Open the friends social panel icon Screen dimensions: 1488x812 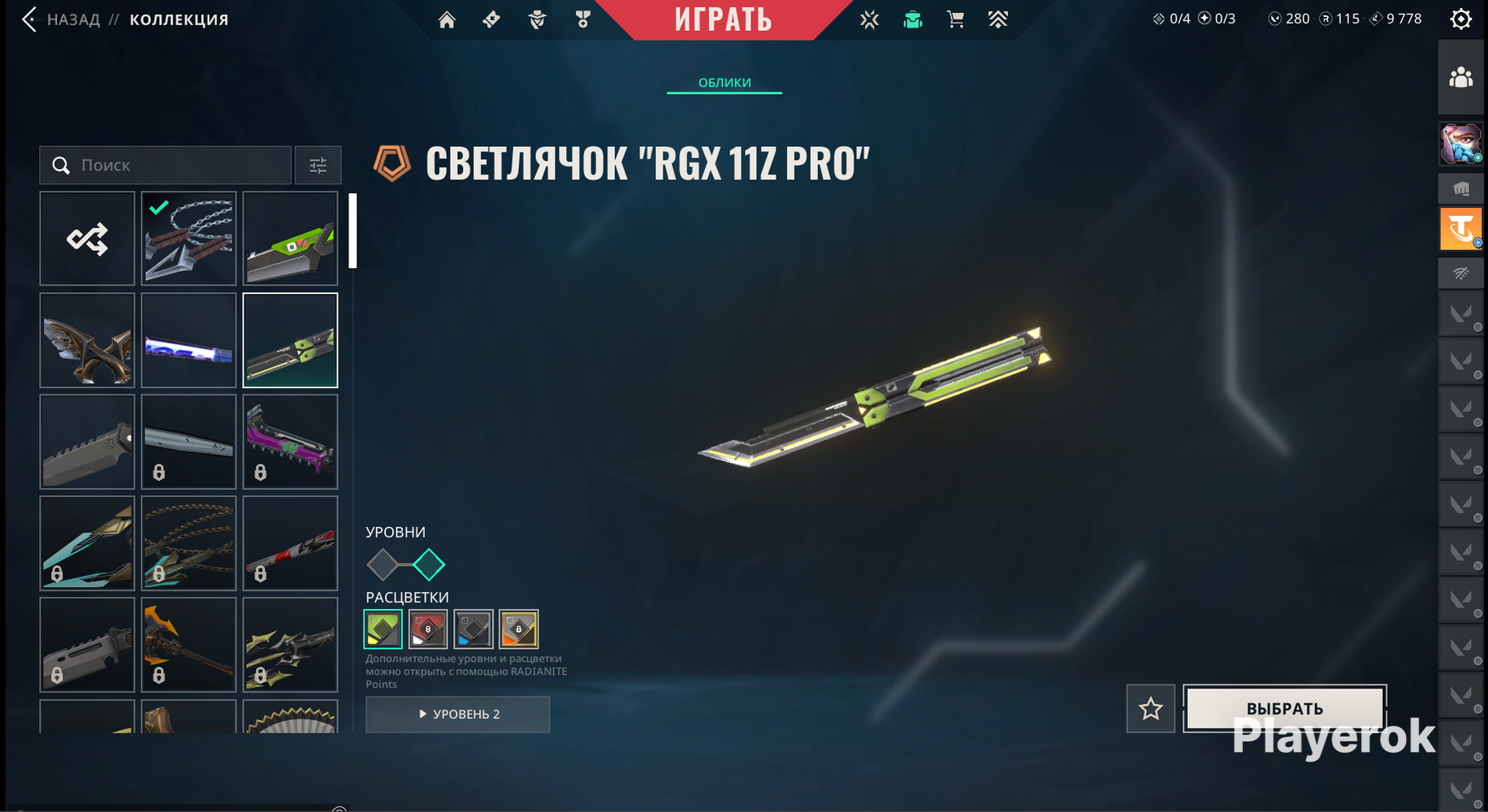tap(1460, 78)
